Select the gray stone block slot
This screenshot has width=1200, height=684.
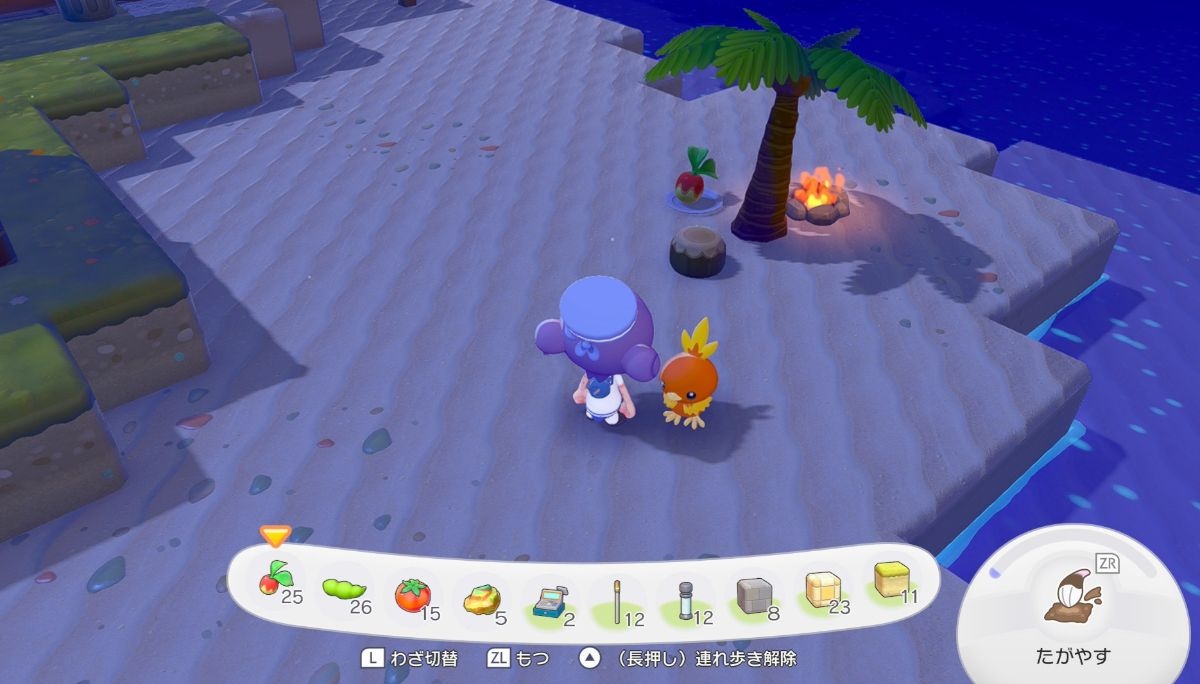coord(756,597)
